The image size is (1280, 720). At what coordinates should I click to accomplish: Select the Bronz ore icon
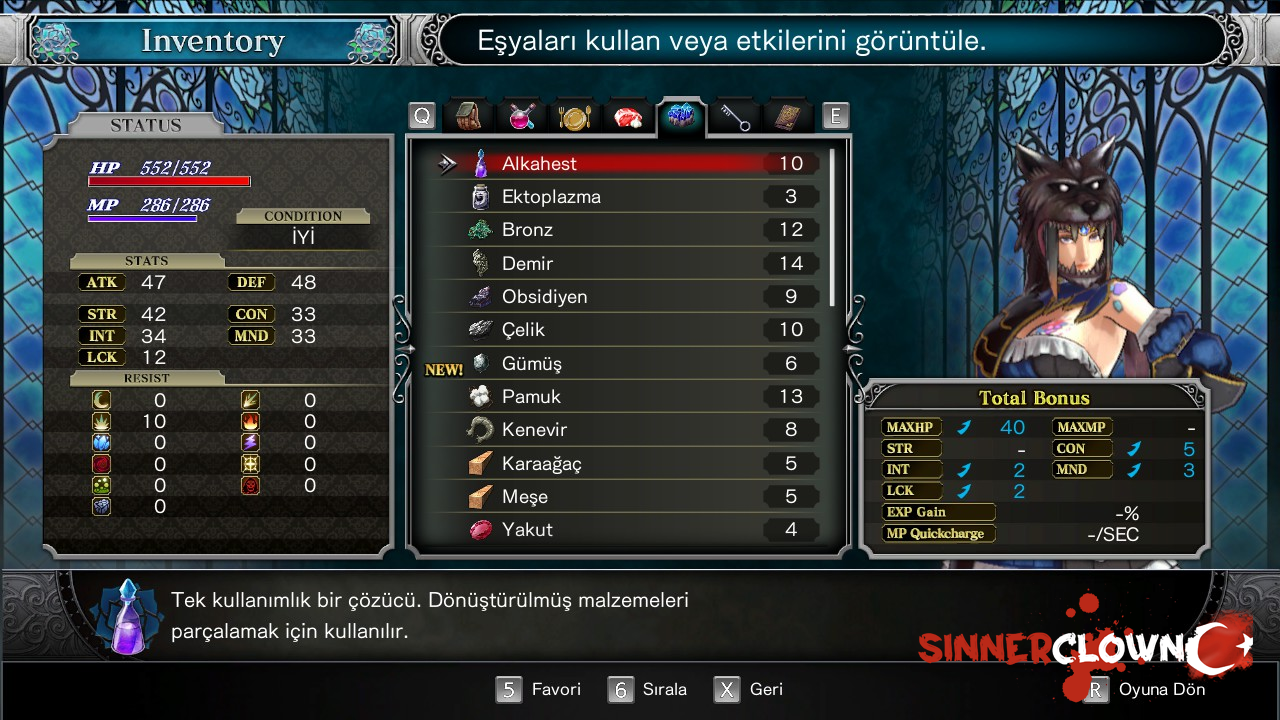point(479,229)
